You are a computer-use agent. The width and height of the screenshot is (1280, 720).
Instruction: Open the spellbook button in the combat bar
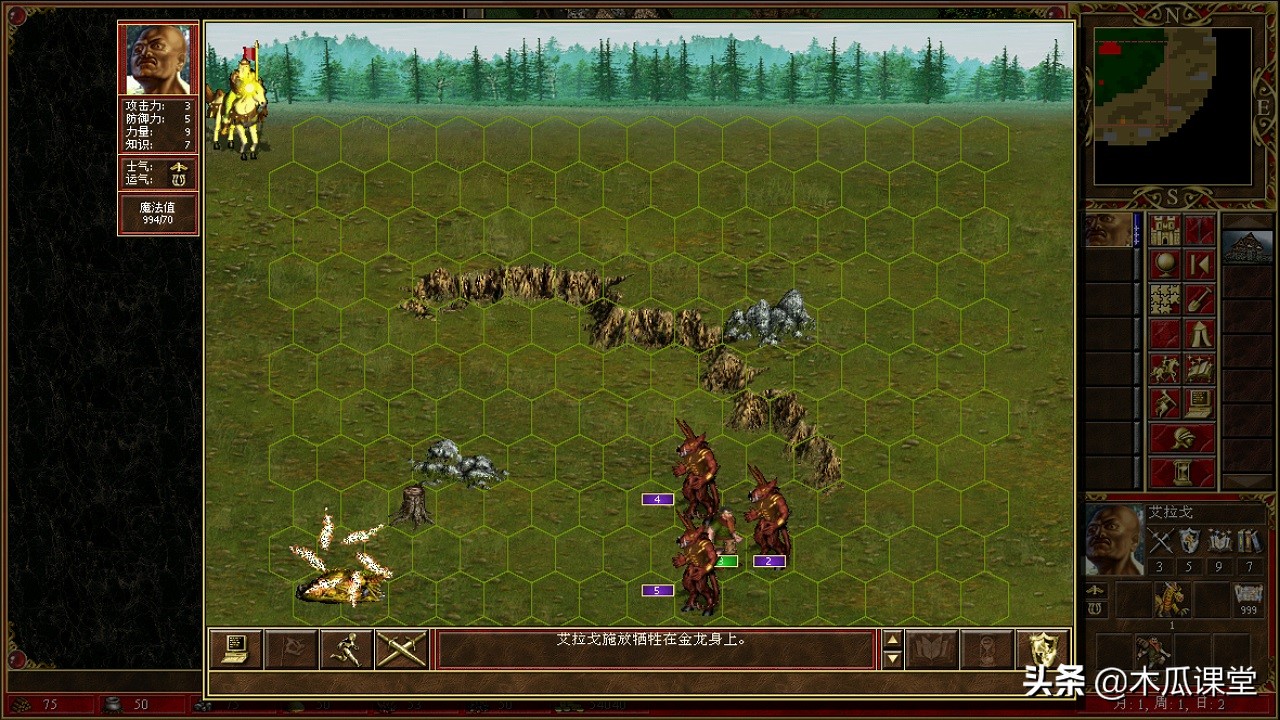(x=931, y=649)
